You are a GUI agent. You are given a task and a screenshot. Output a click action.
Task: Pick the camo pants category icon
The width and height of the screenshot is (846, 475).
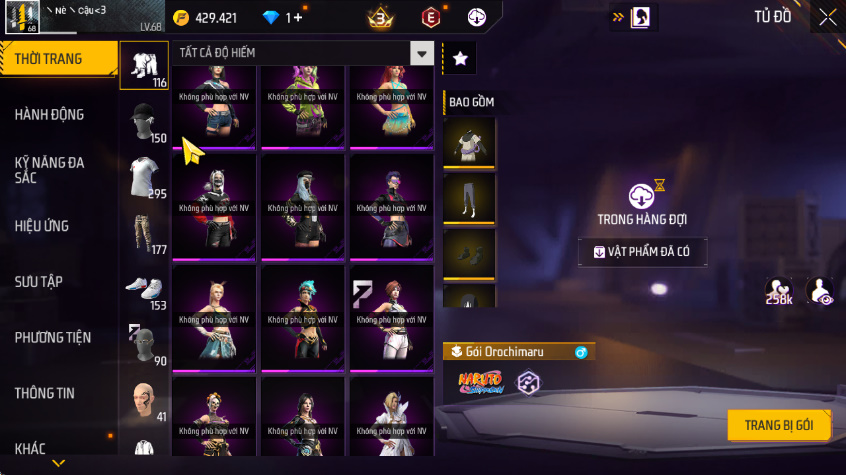[x=144, y=234]
